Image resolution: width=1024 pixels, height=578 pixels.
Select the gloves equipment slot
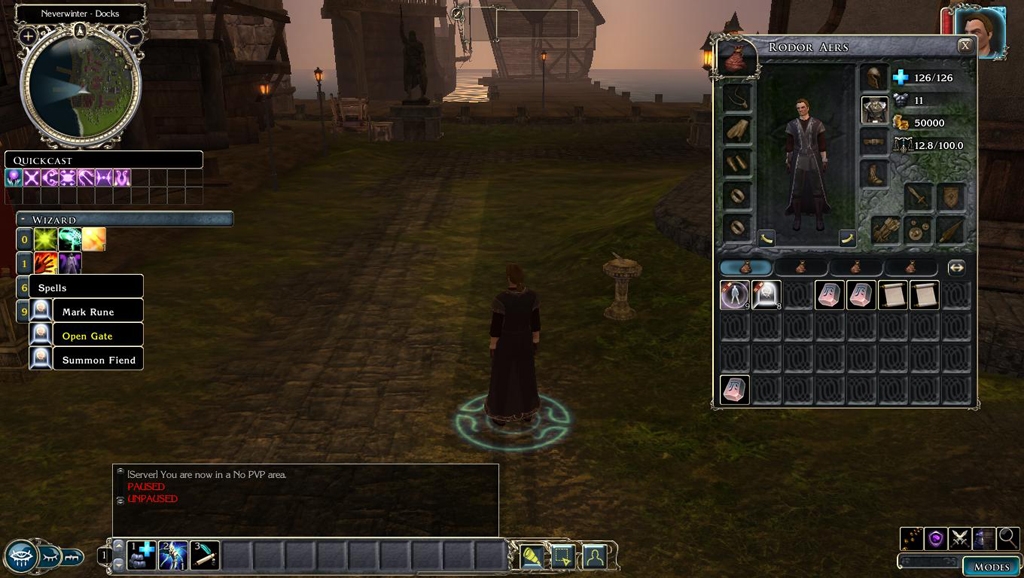[737, 131]
